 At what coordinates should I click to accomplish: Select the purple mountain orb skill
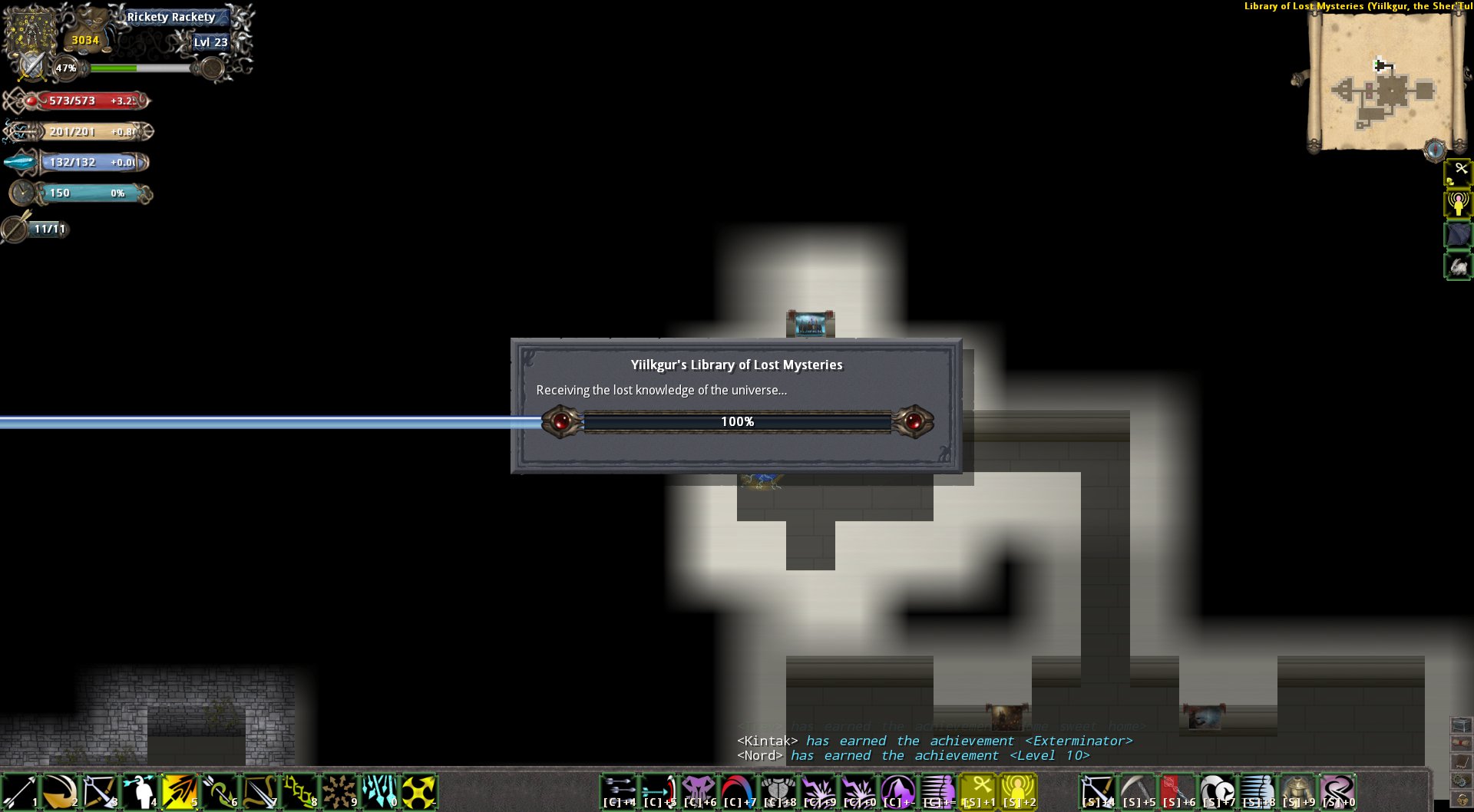click(x=897, y=792)
